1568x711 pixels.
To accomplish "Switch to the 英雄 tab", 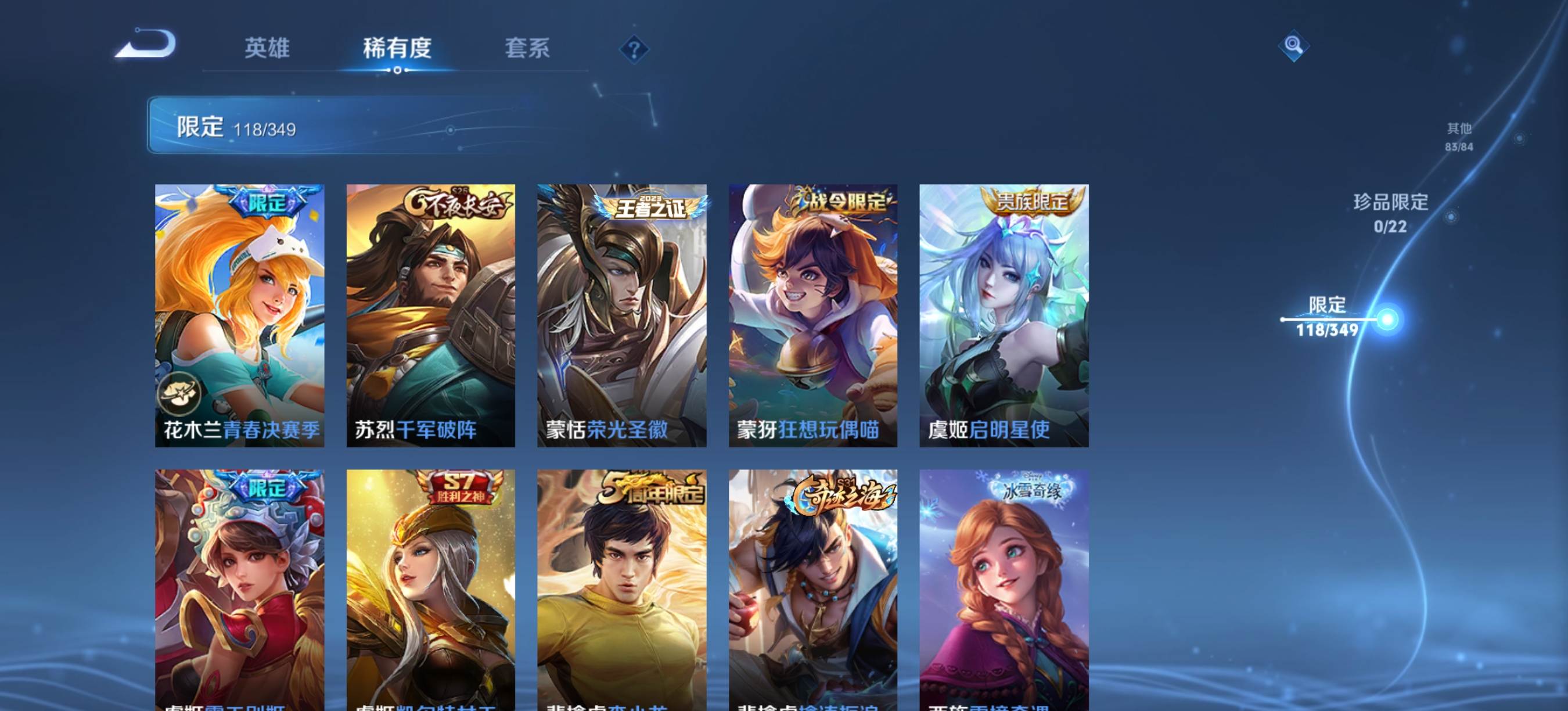I will (x=267, y=48).
